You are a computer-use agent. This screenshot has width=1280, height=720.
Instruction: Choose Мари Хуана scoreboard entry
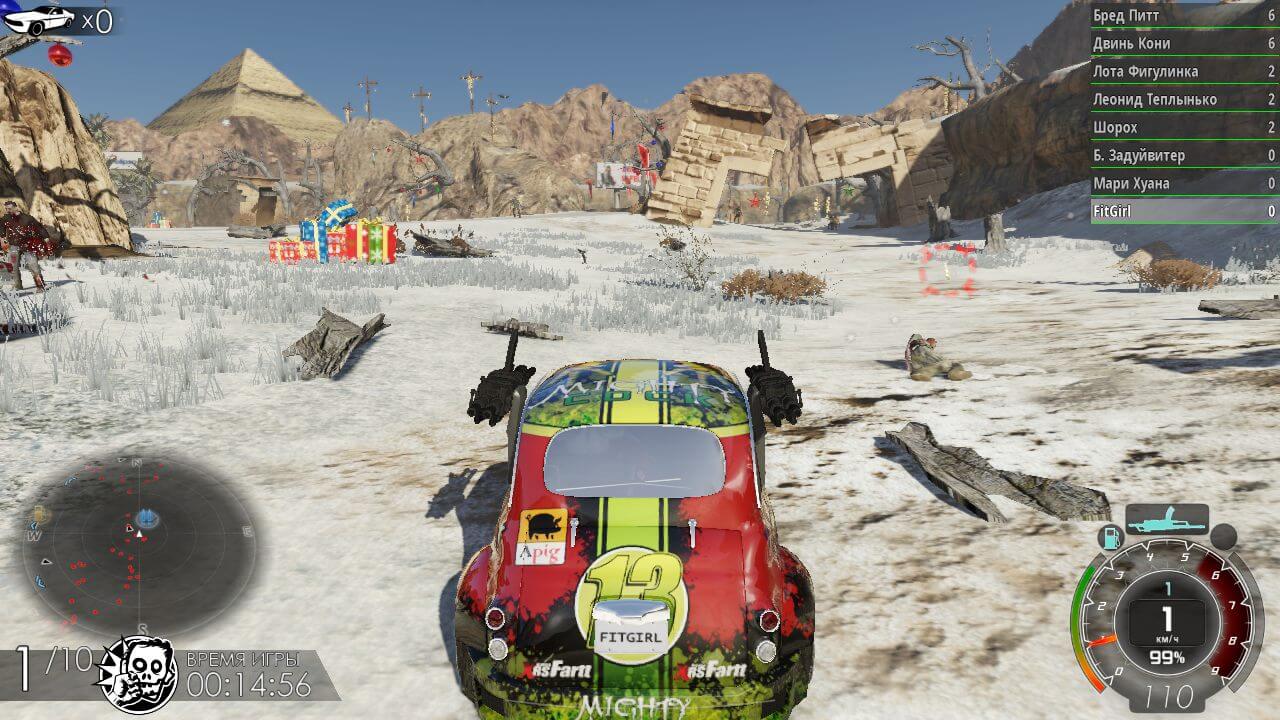(x=1184, y=183)
